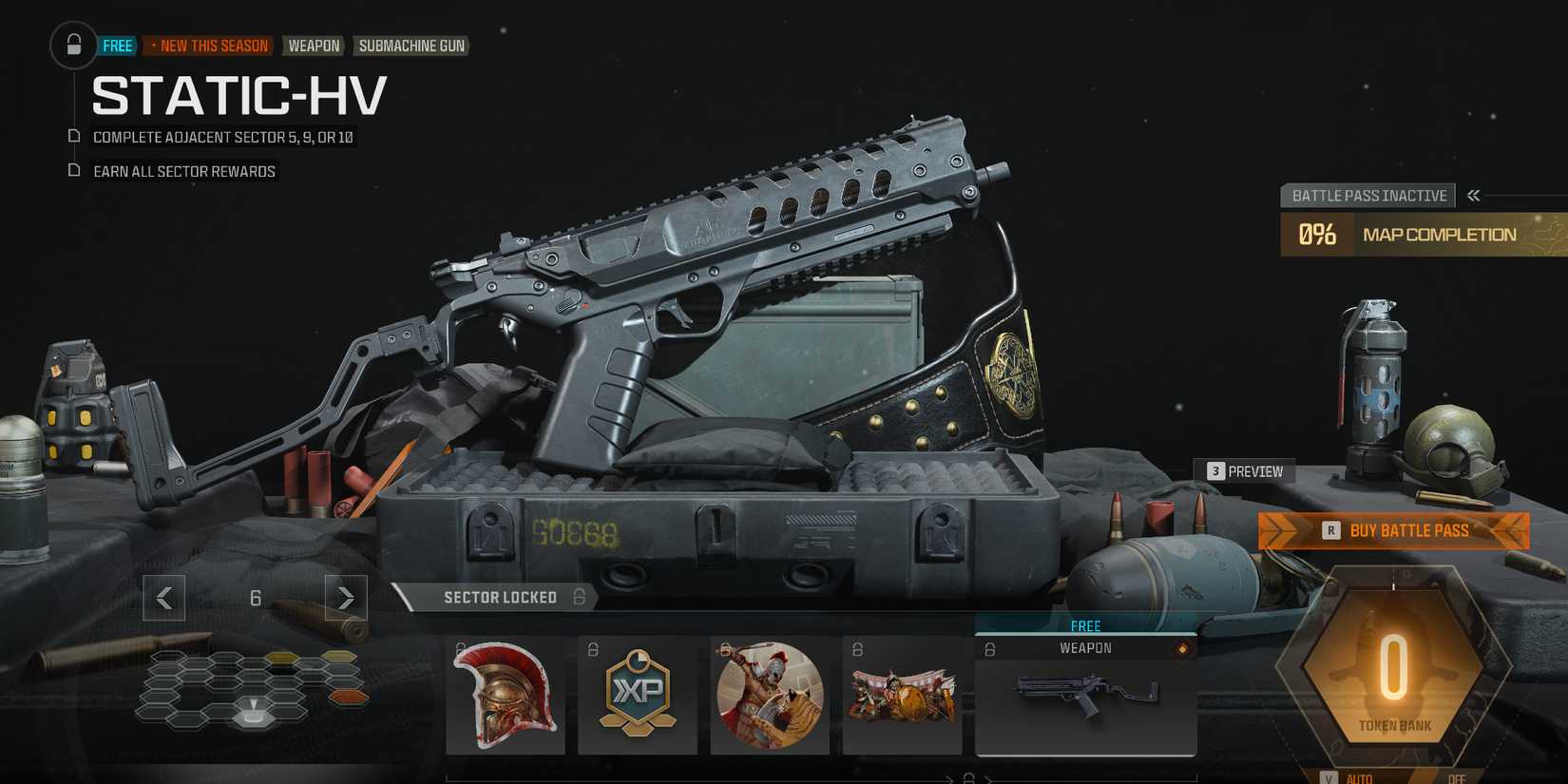Navigate to the previous sector with left arrow

tap(163, 598)
